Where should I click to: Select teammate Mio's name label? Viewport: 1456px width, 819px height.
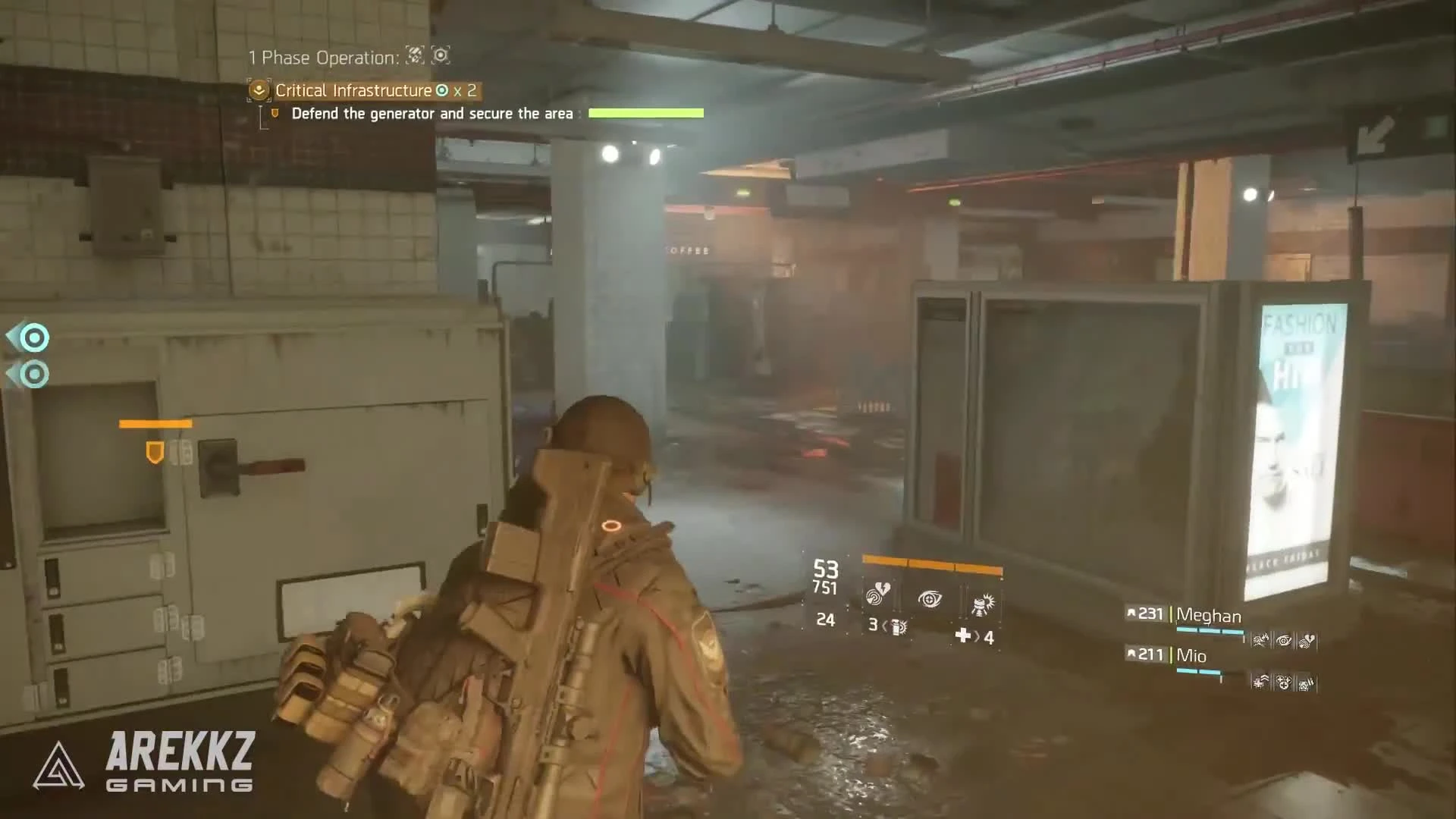coord(1191,655)
